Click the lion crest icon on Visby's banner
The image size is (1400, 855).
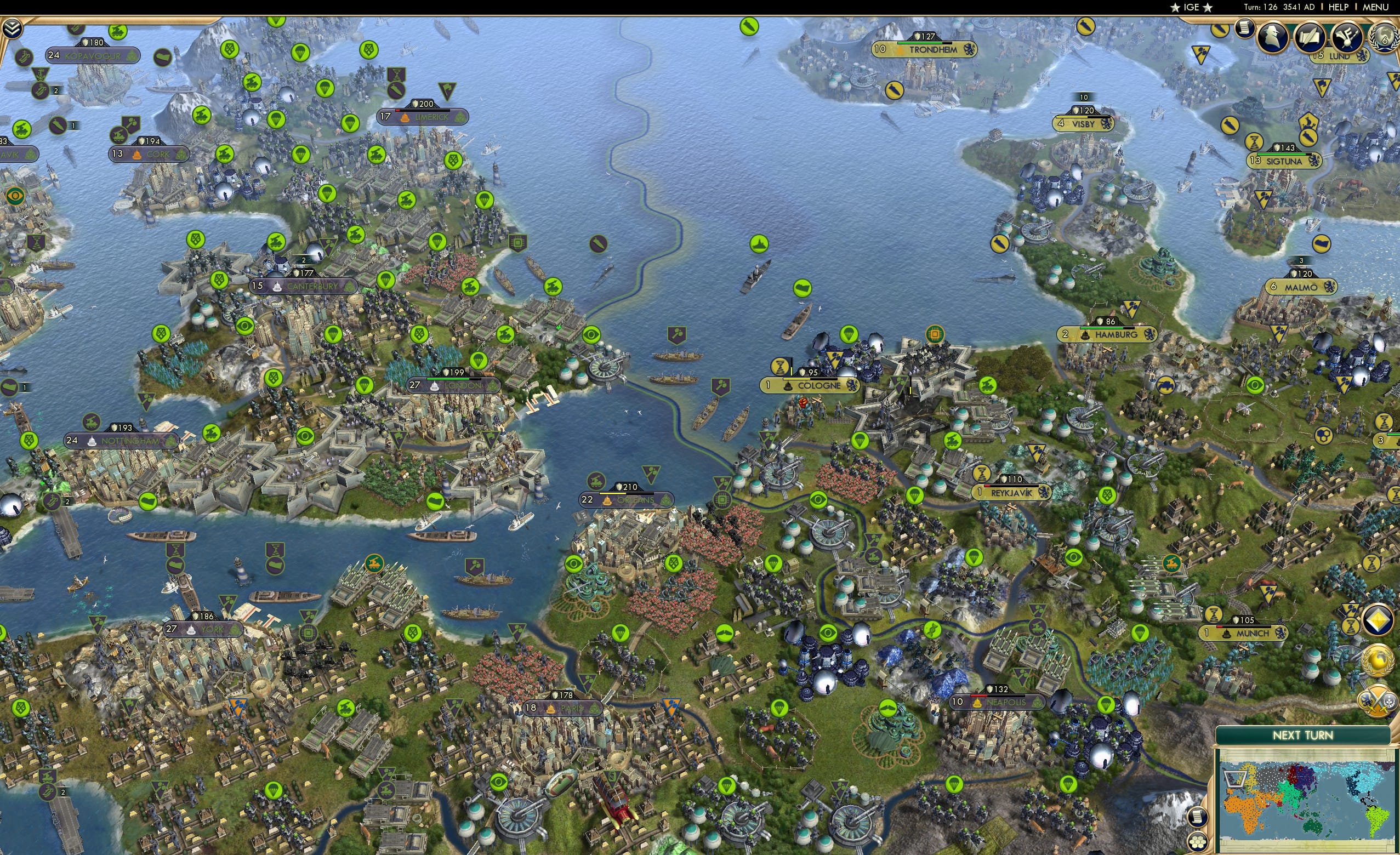pyautogui.click(x=1106, y=124)
